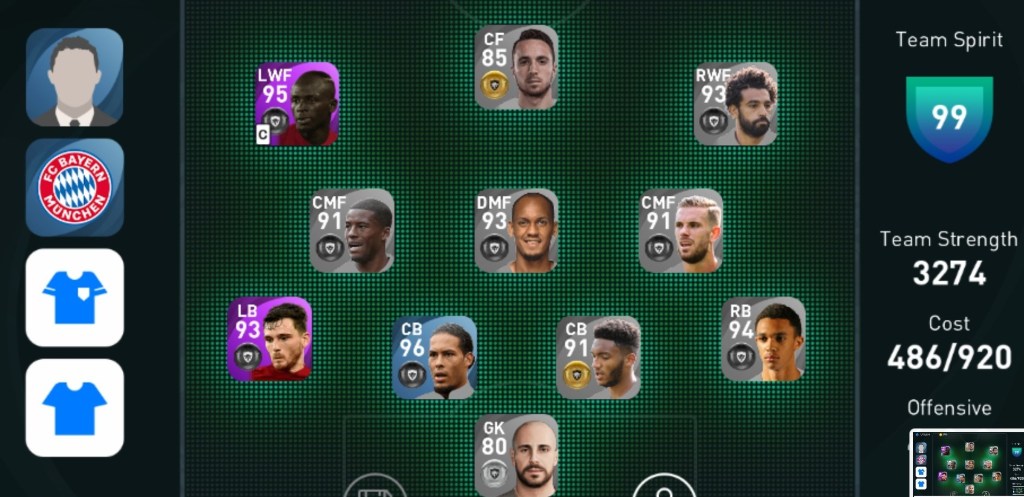
Task: Select the LWF 95 player card
Action: (x=297, y=104)
